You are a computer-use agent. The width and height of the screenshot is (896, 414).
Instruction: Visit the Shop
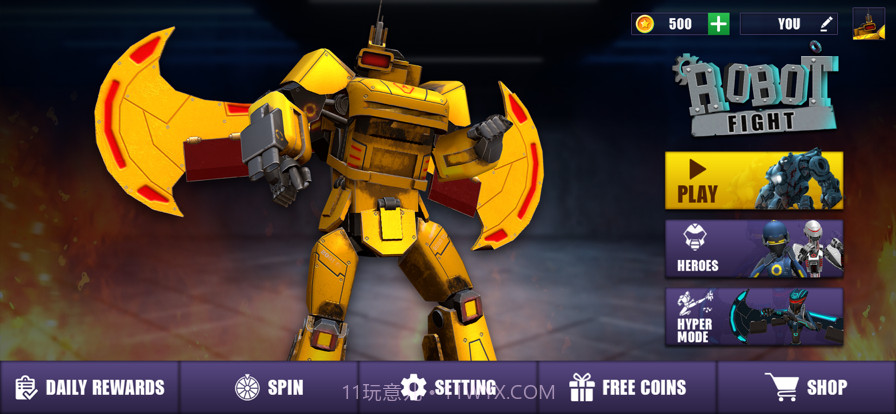[806, 388]
